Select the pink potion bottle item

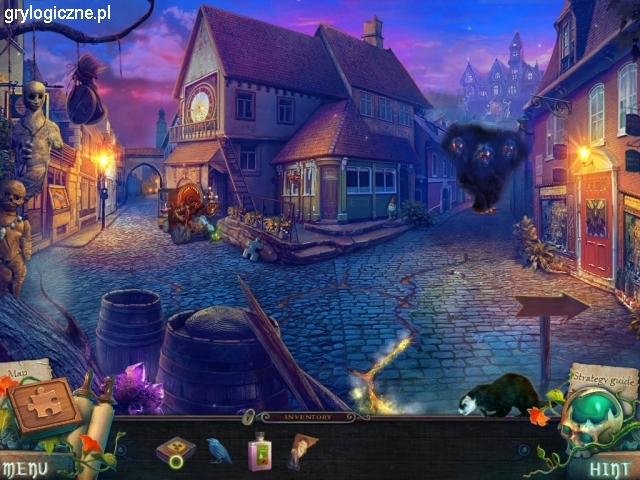tap(259, 452)
